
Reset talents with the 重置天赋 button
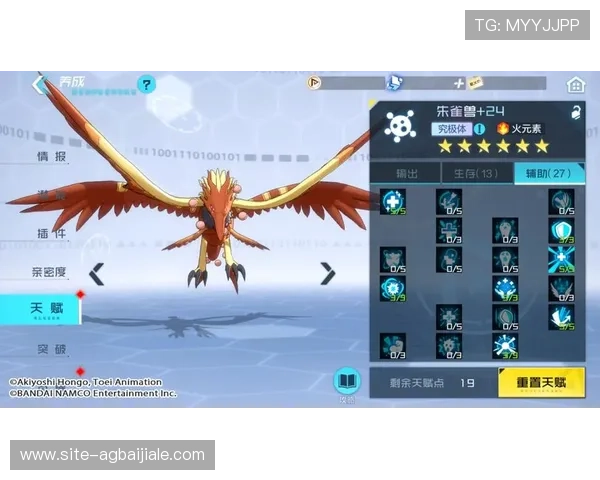tap(541, 382)
